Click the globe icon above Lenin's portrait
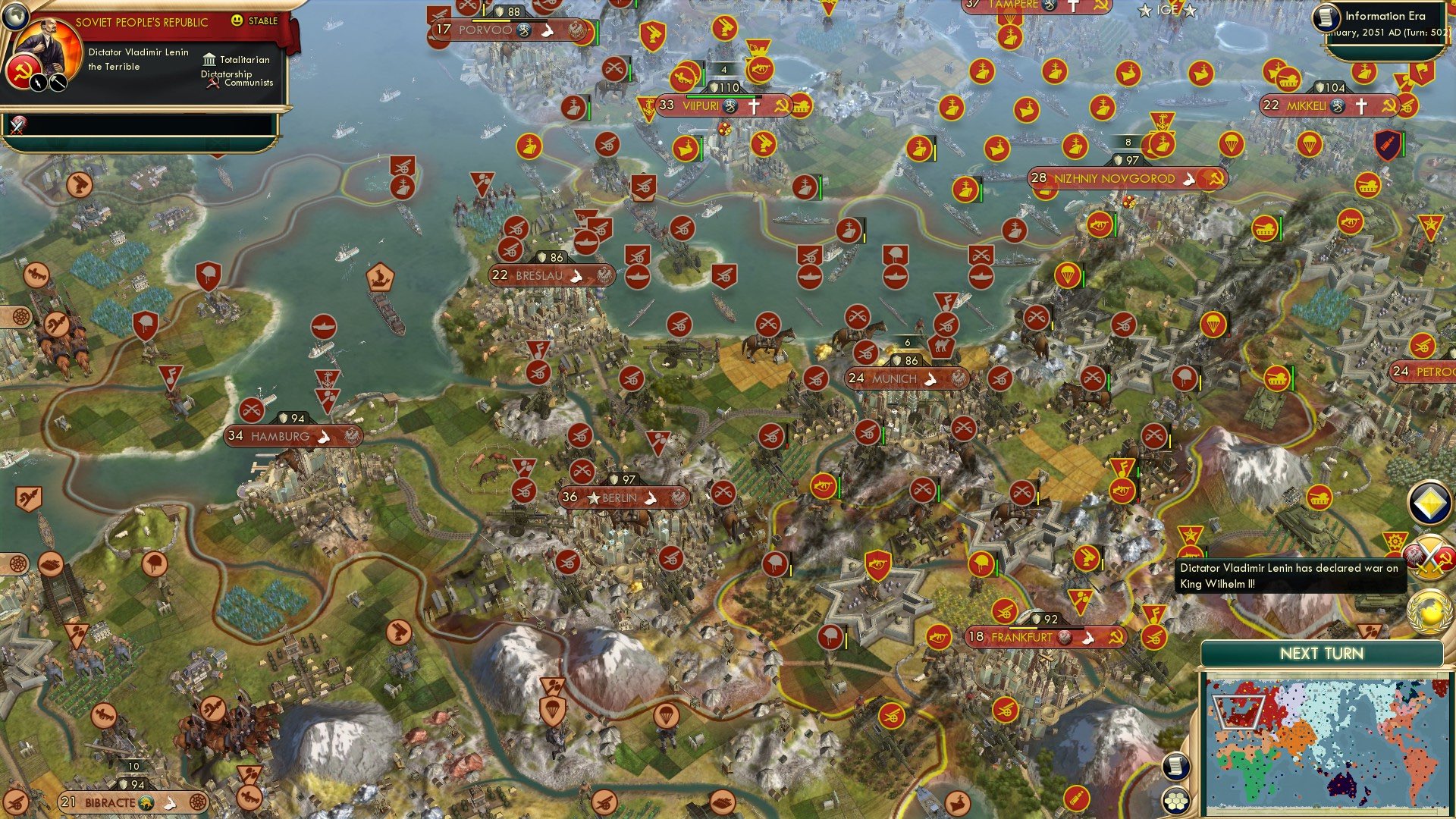The width and height of the screenshot is (1456, 819). 16,17
